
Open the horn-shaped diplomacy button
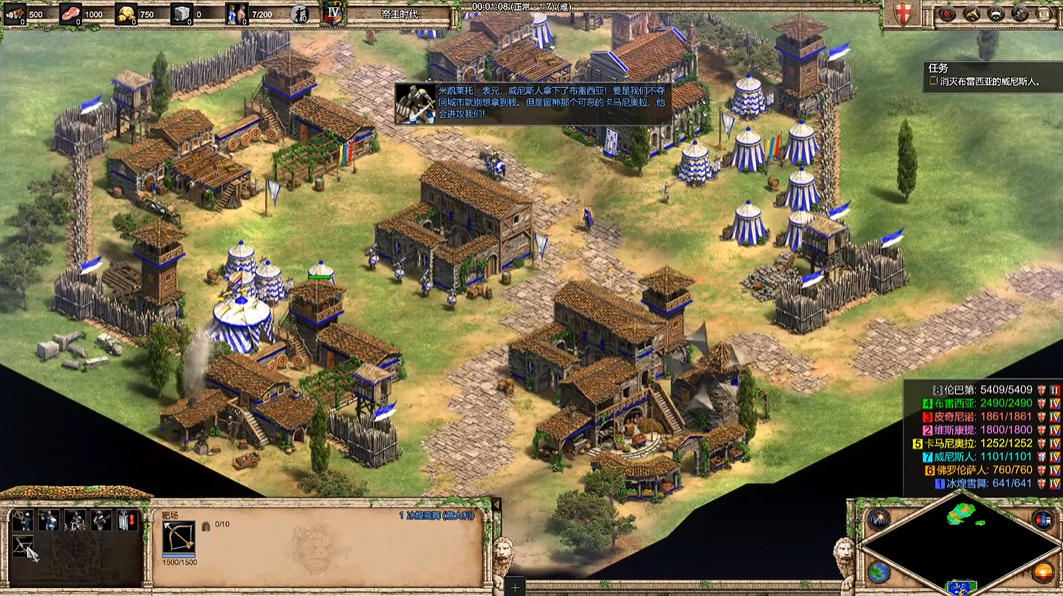click(x=970, y=14)
